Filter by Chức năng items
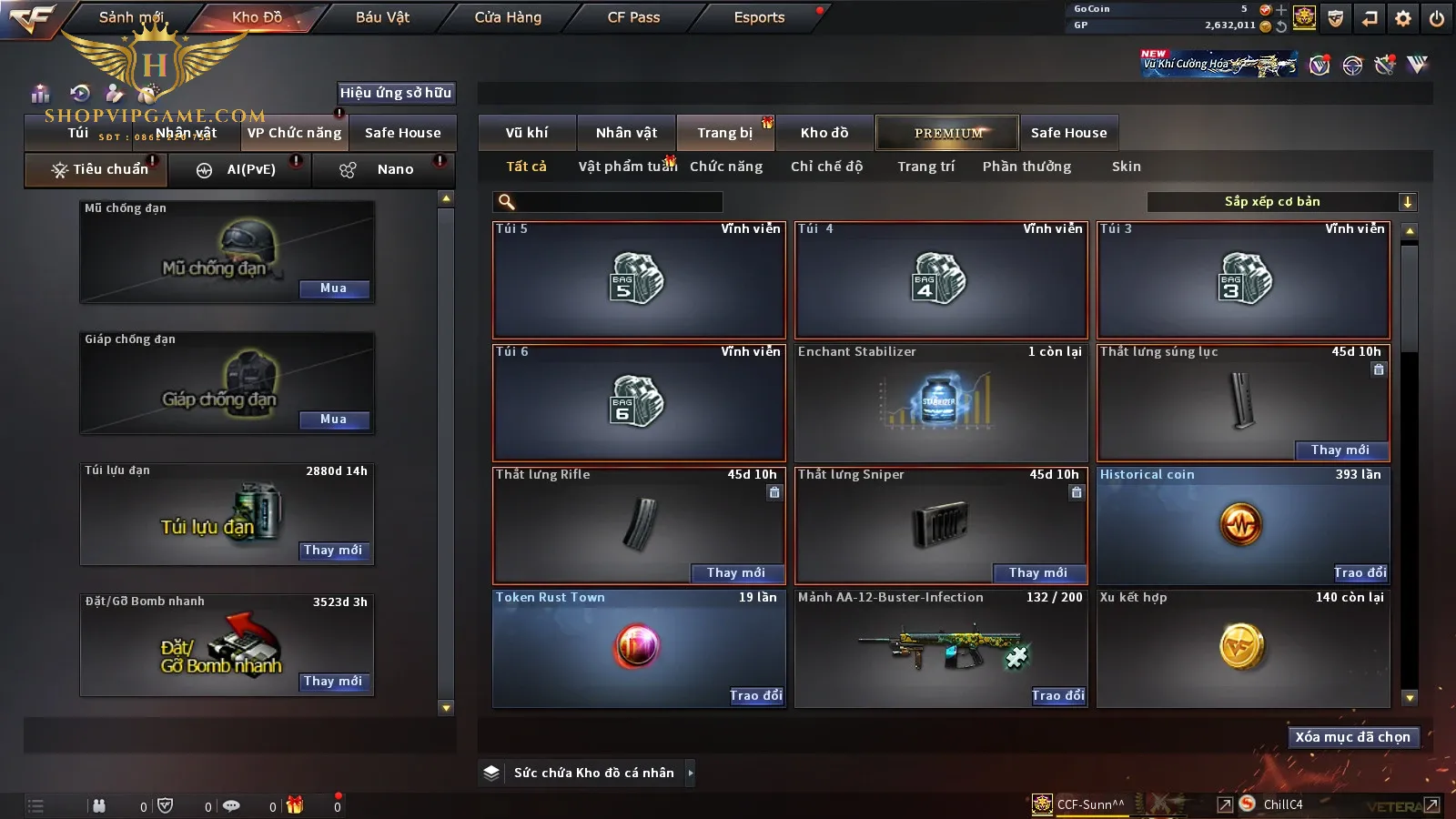This screenshot has height=819, width=1456. 726,167
